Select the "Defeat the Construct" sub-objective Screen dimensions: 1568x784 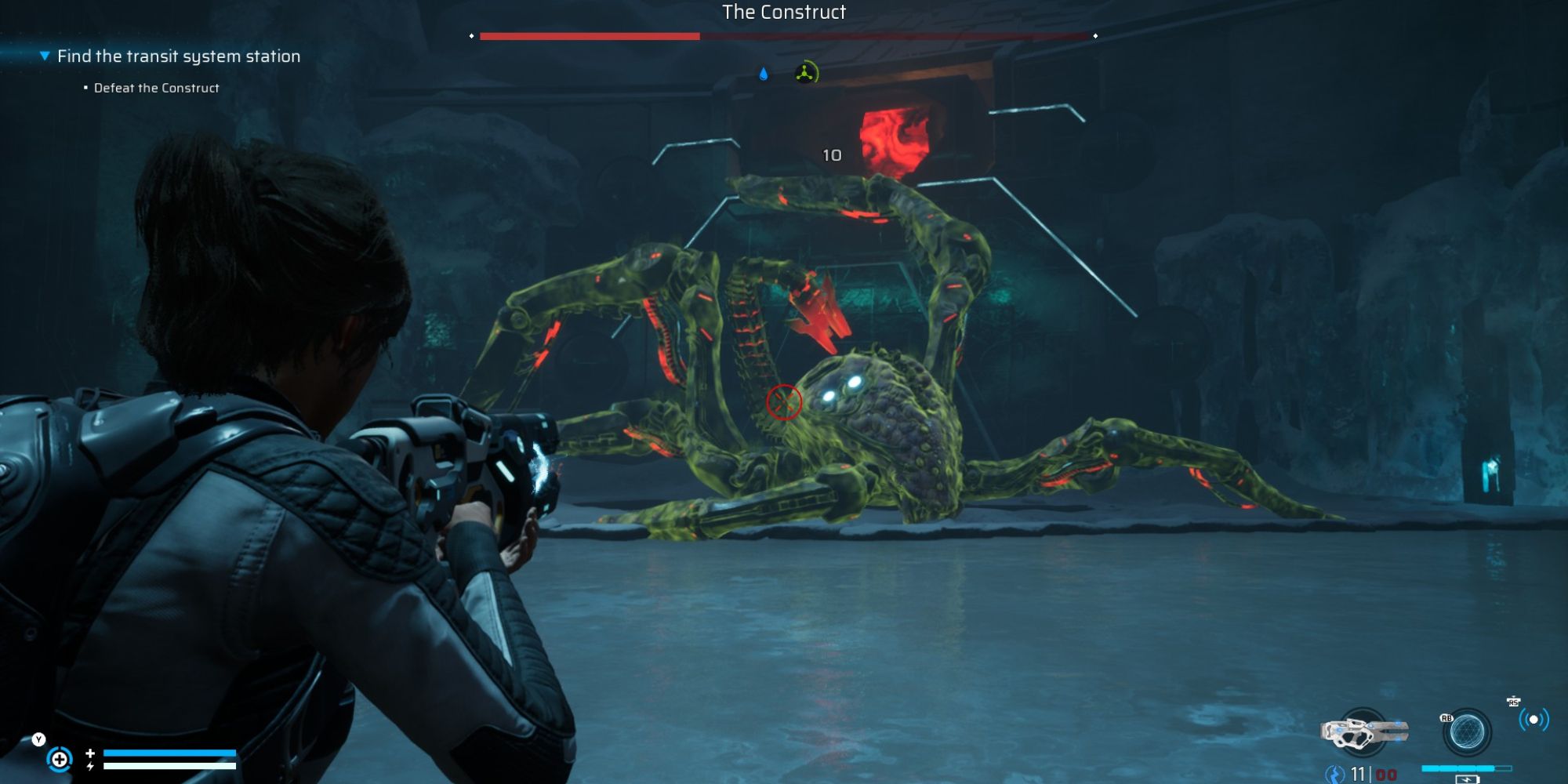pos(156,89)
